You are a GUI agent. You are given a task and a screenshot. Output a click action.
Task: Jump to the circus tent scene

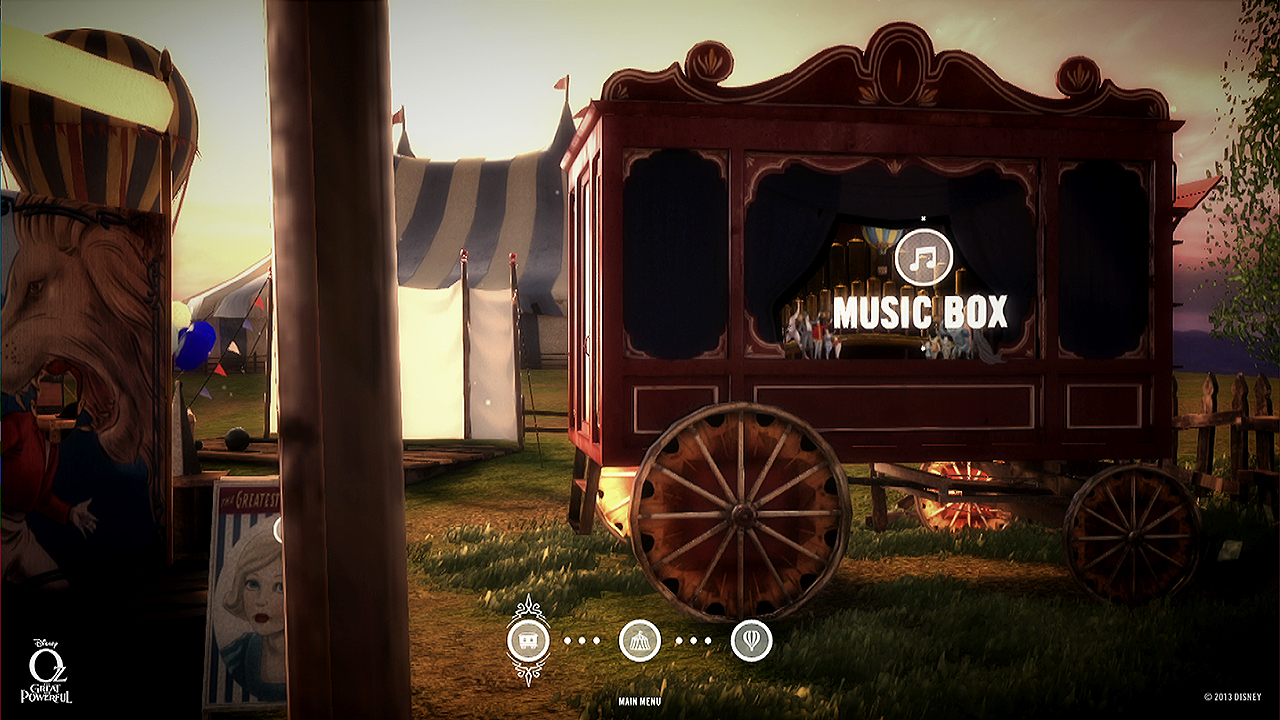tap(639, 640)
